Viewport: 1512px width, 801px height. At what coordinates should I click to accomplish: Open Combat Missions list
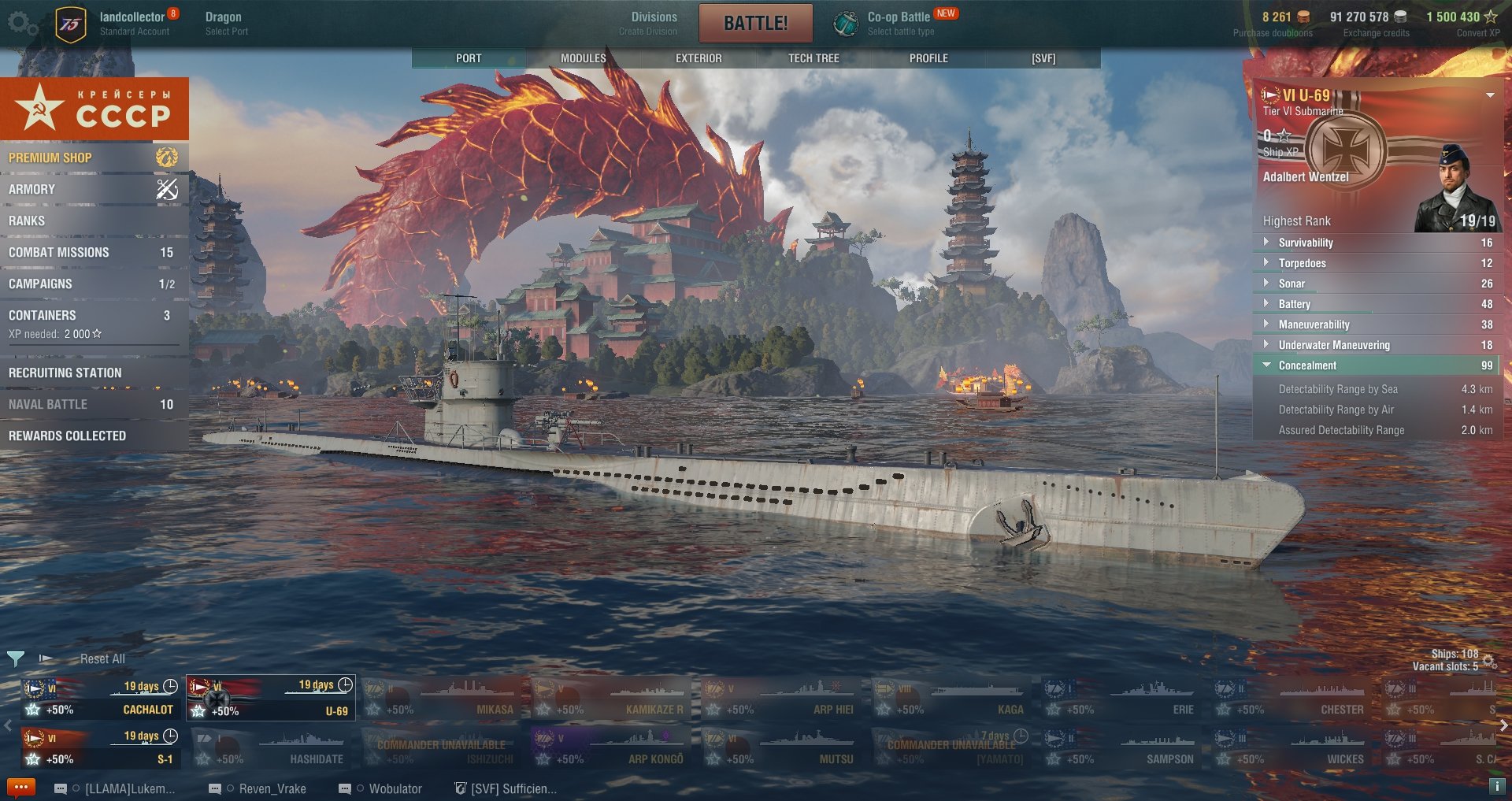(93, 252)
